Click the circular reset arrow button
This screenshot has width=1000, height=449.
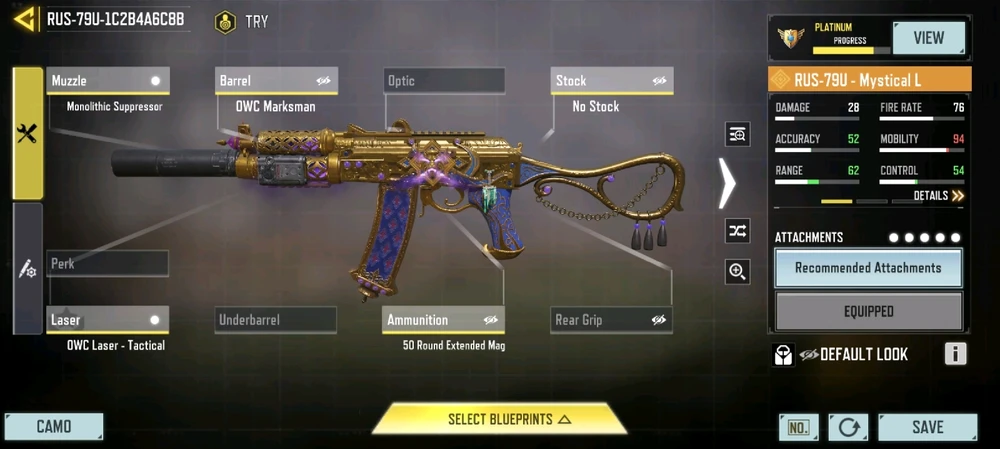click(x=848, y=427)
